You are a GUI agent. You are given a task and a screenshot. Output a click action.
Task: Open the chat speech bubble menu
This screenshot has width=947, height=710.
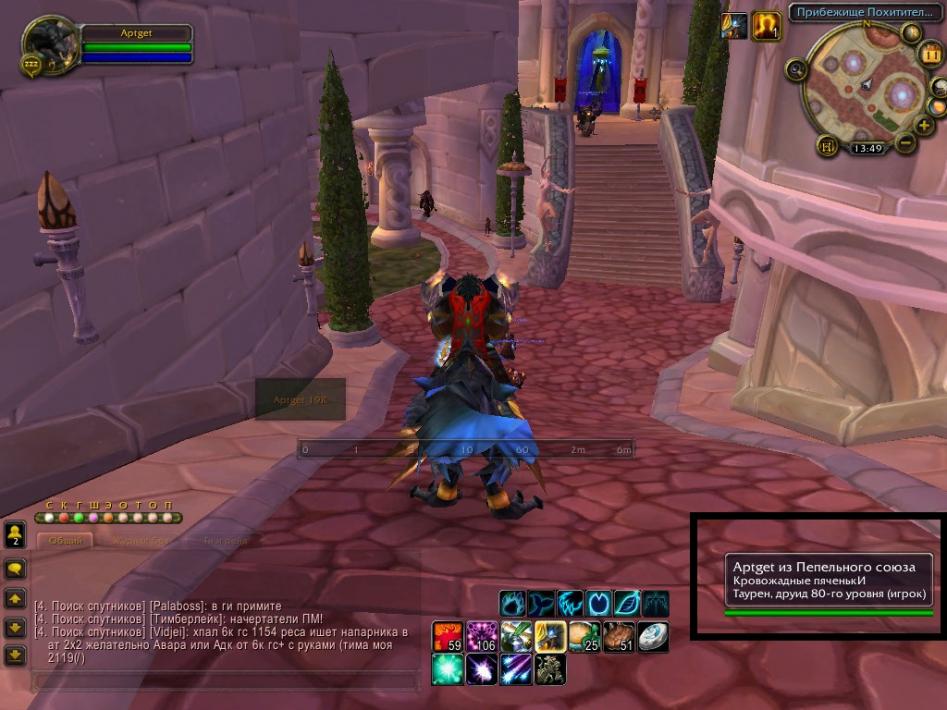click(x=15, y=569)
